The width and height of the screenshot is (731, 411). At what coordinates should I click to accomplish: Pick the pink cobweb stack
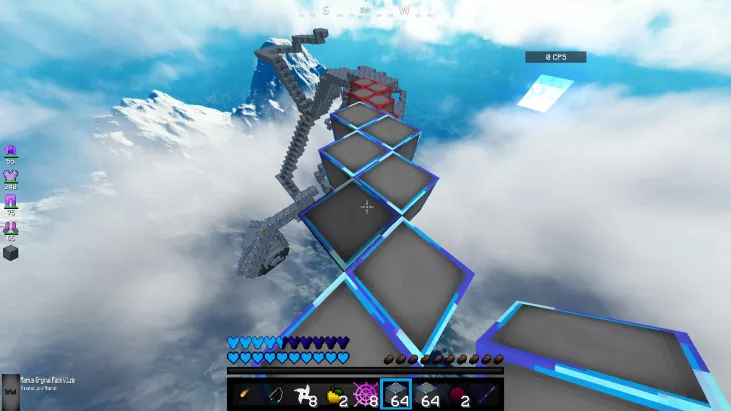[x=365, y=394]
